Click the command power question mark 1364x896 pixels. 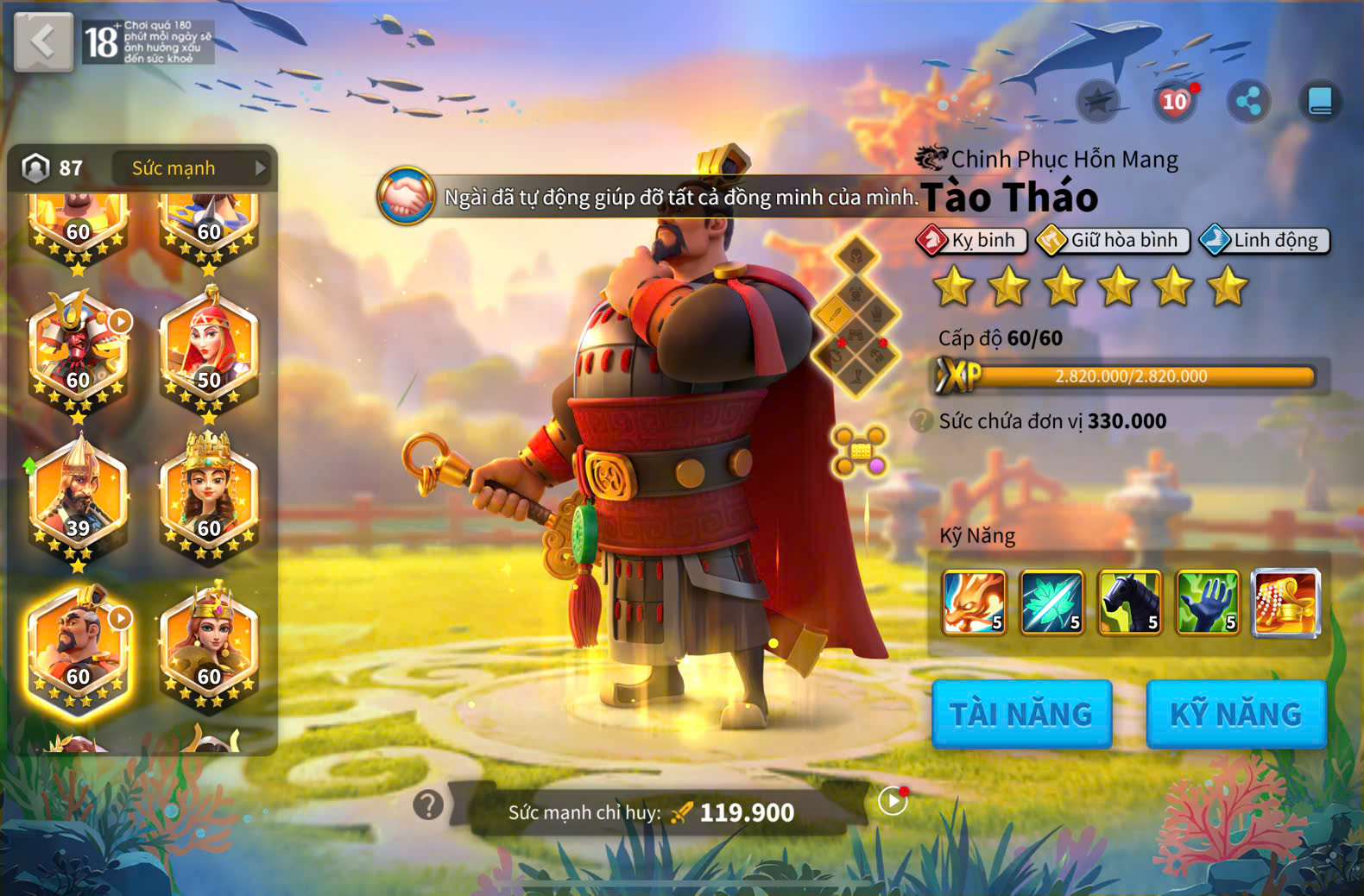428,805
